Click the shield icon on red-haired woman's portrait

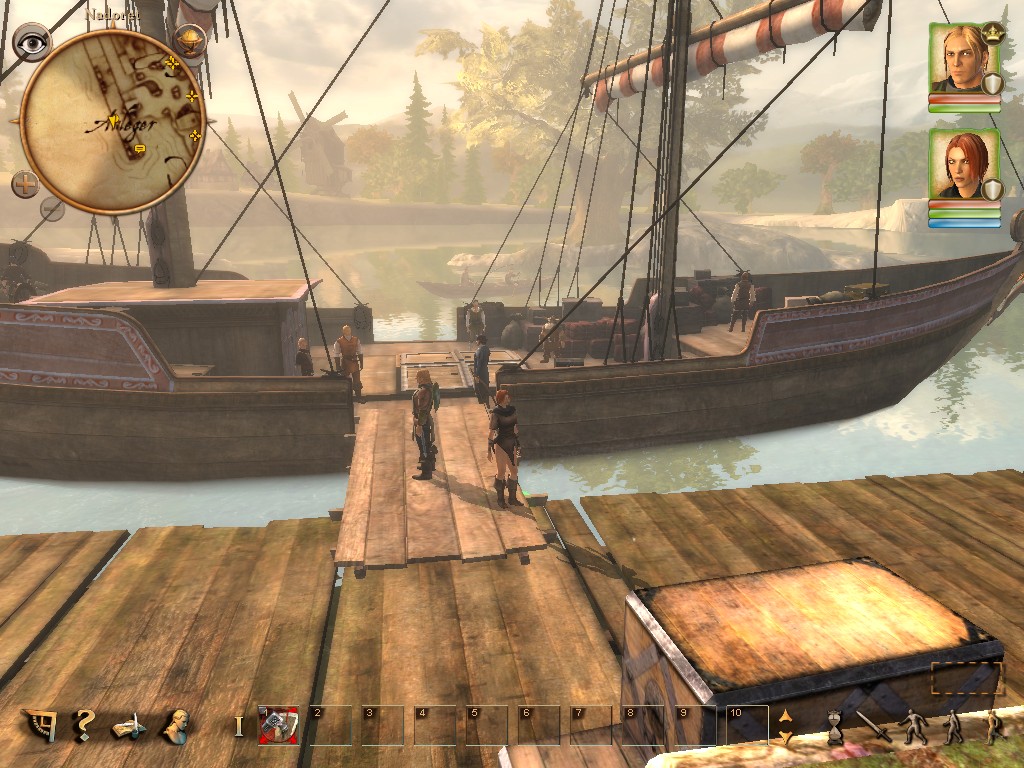(992, 189)
